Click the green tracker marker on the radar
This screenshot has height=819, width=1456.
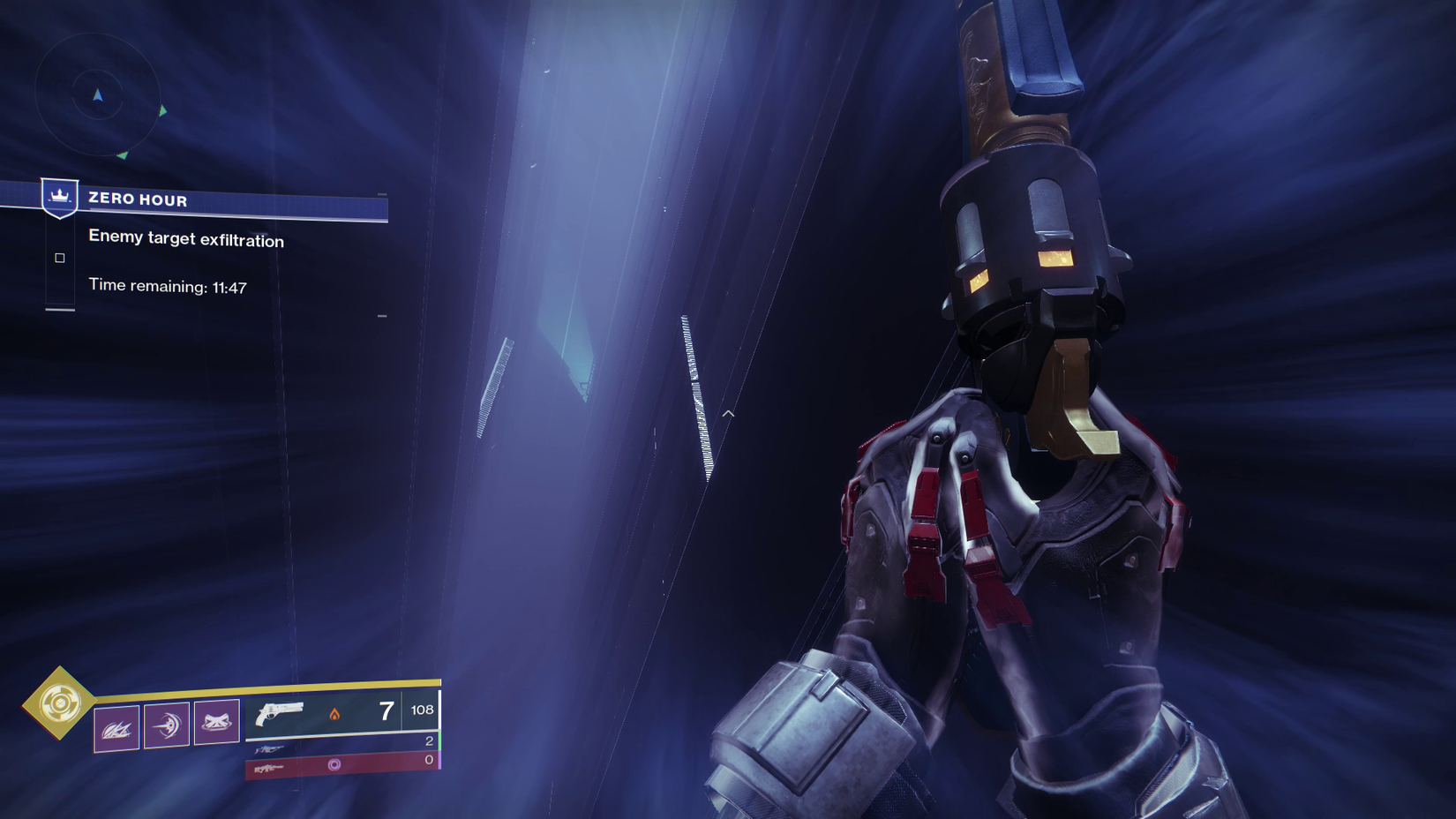tap(162, 110)
